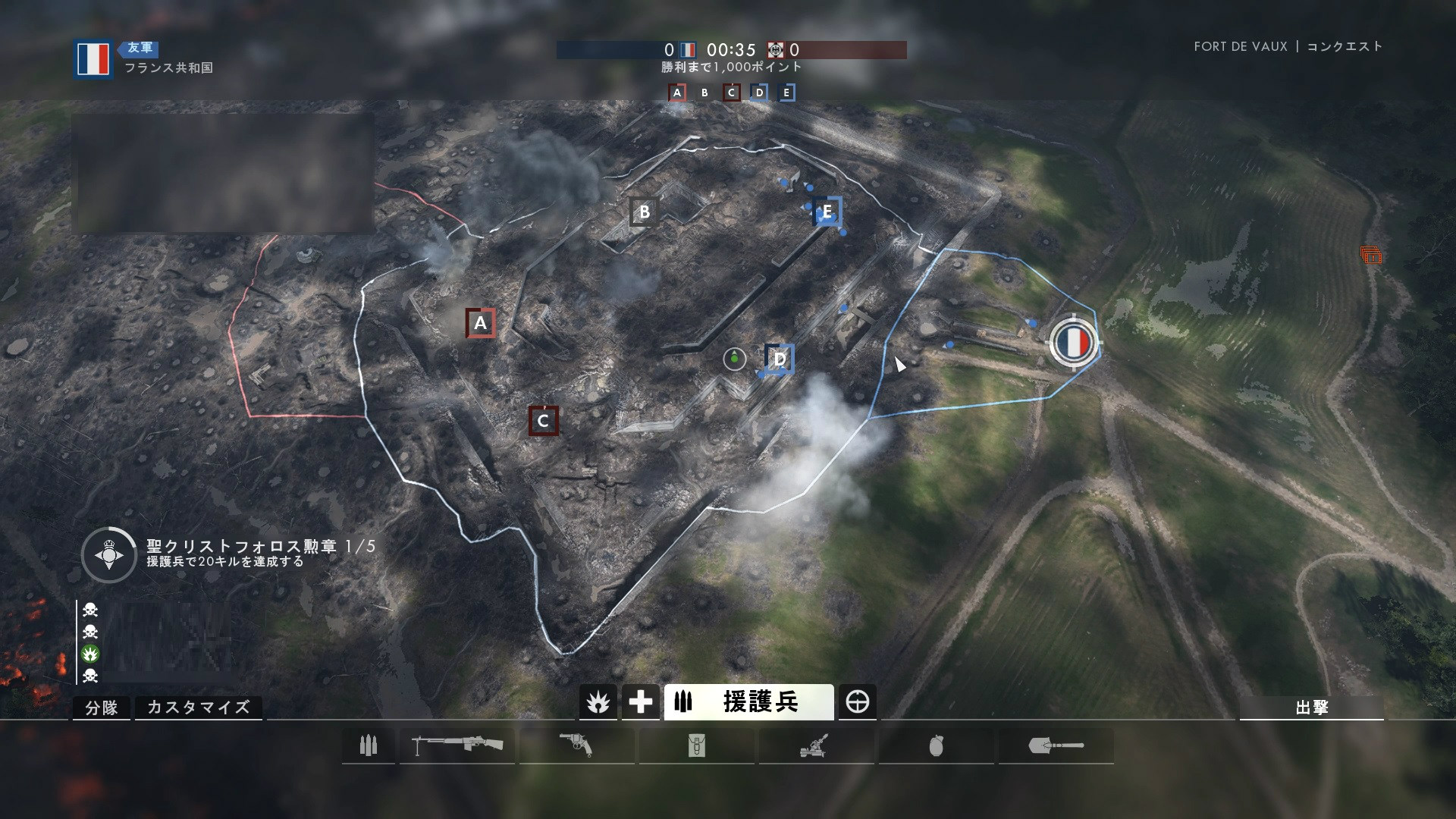The image size is (1456, 819).
Task: Select the ammo pouch gadget slot
Action: pos(696,746)
